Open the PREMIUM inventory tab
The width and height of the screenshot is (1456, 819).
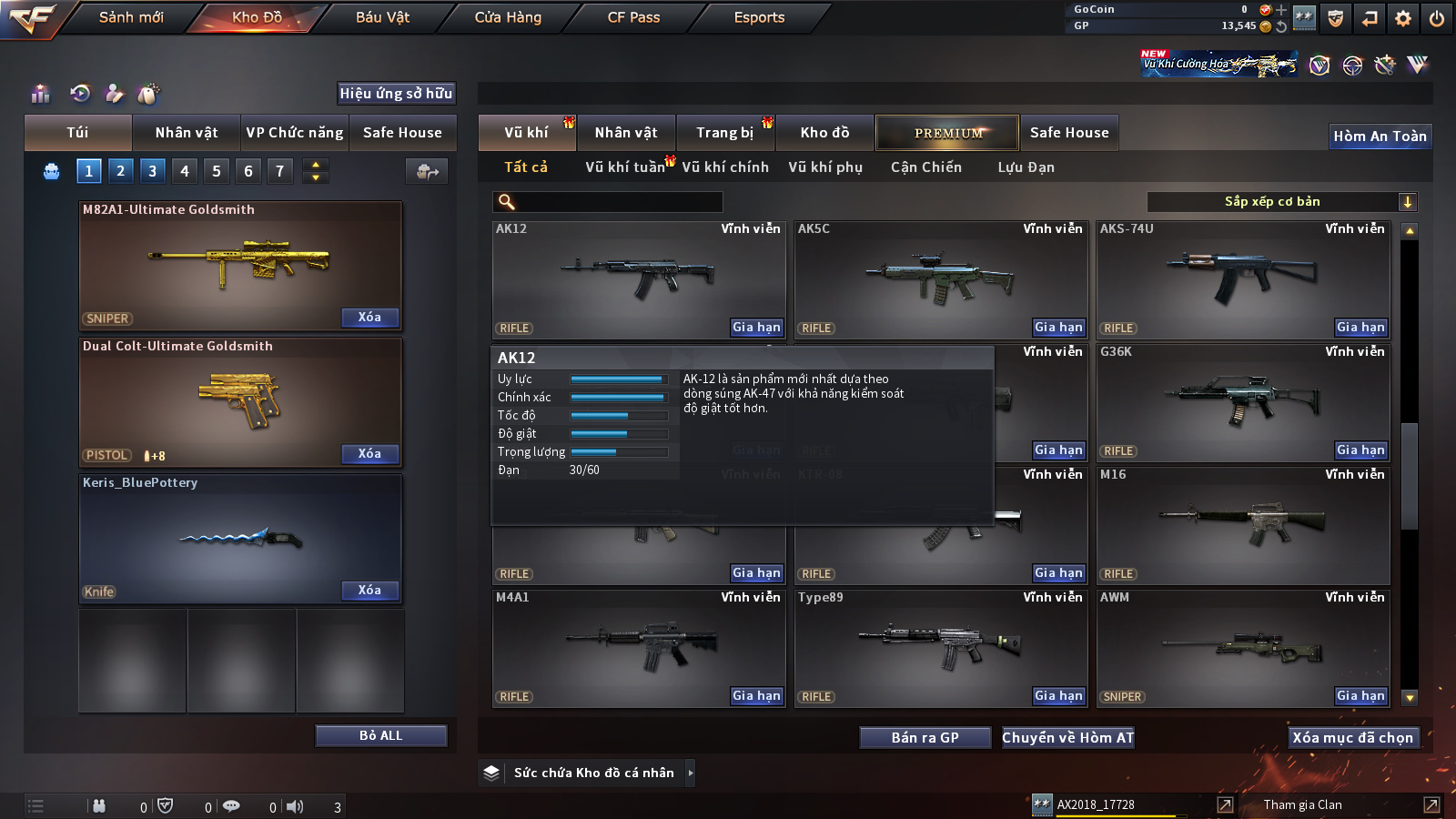tap(947, 133)
